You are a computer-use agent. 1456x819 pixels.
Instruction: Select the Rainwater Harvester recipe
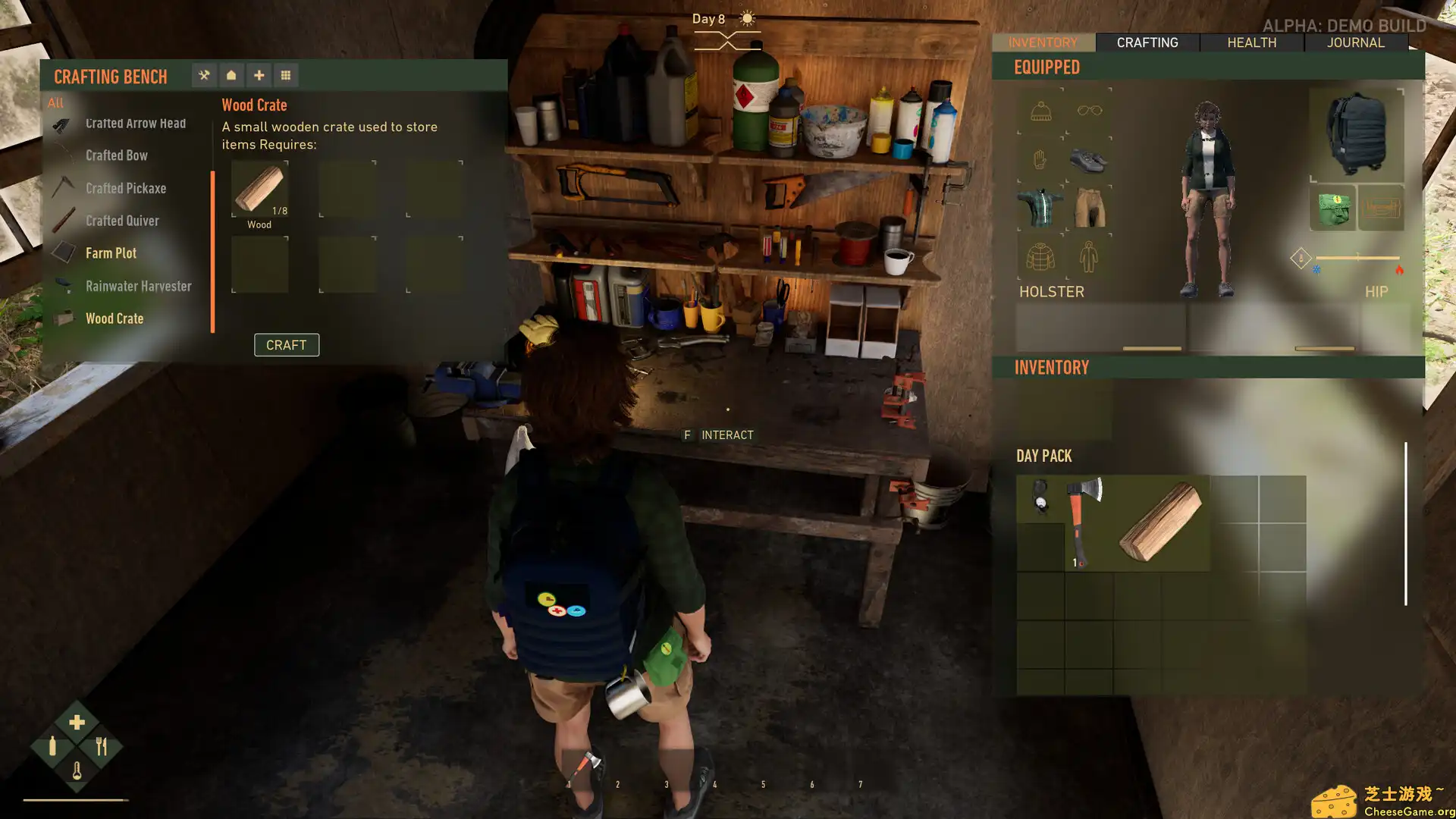(138, 286)
